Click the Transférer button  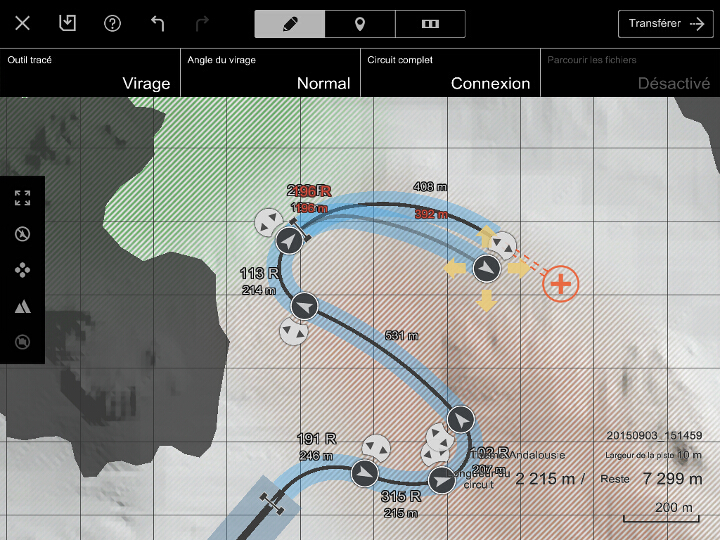click(665, 23)
